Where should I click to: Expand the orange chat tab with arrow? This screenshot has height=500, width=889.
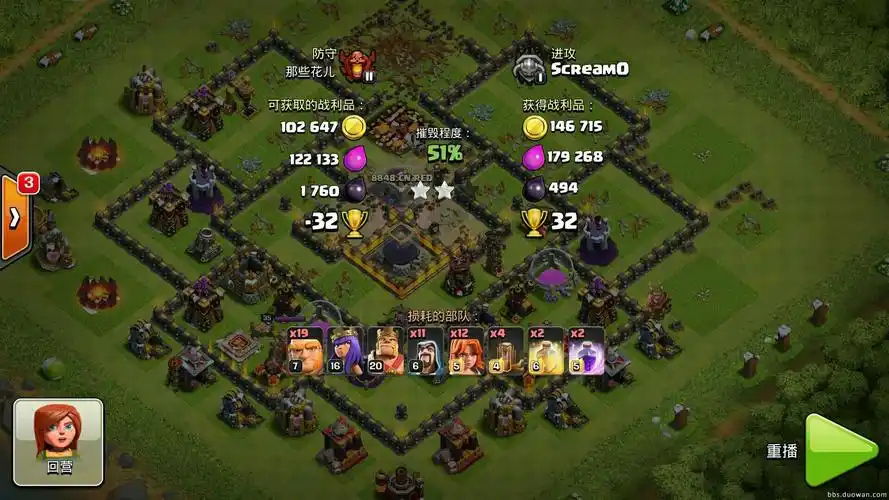pos(16,218)
